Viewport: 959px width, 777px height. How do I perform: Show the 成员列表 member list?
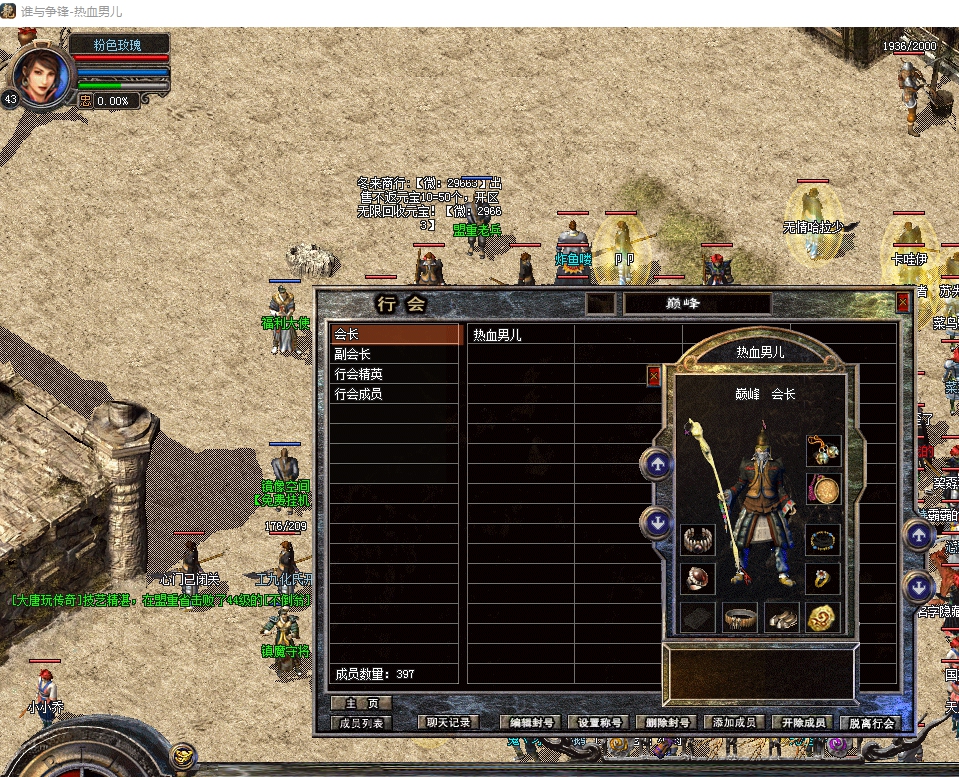pyautogui.click(x=361, y=723)
